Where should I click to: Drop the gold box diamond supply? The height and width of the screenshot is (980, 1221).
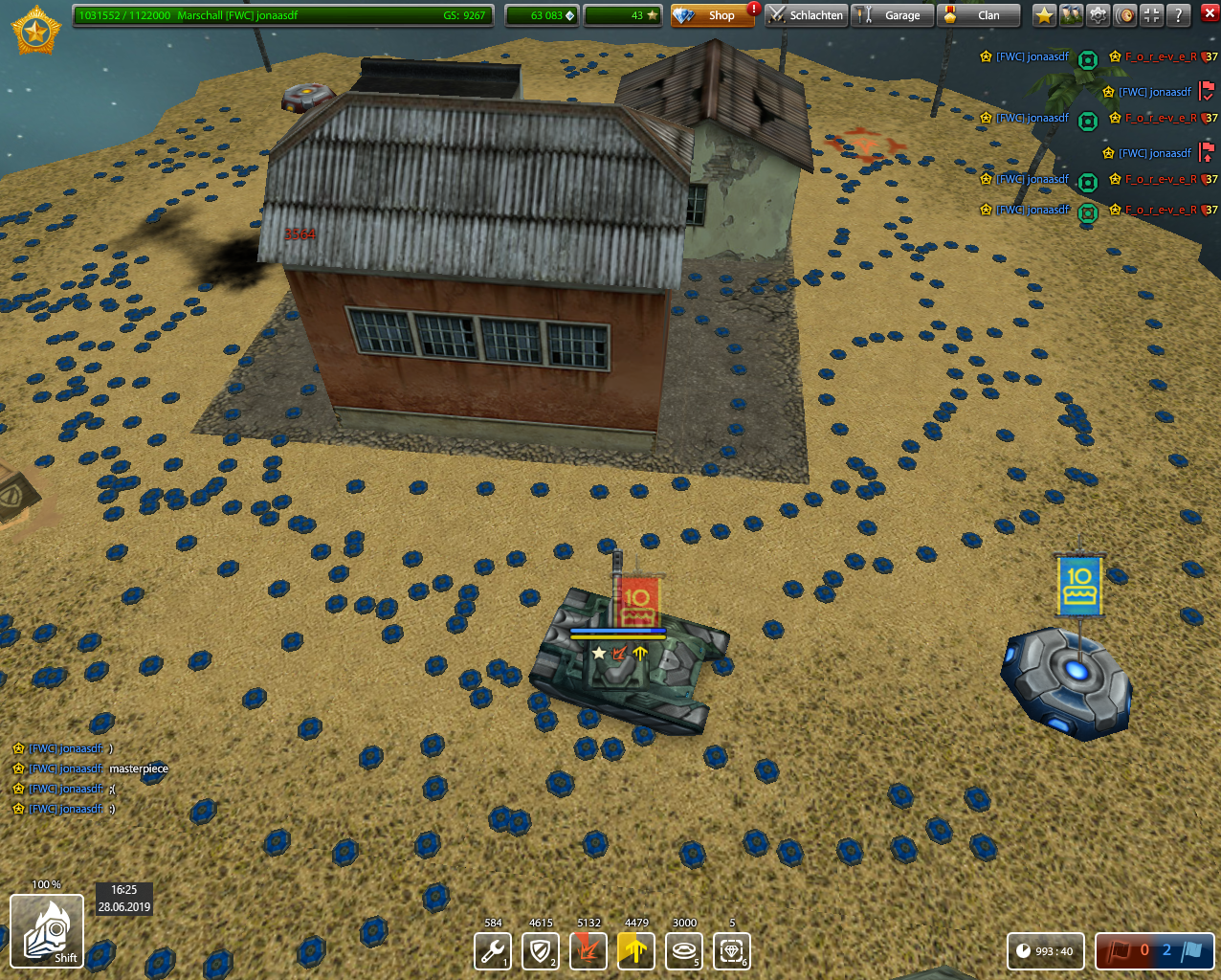tap(732, 951)
